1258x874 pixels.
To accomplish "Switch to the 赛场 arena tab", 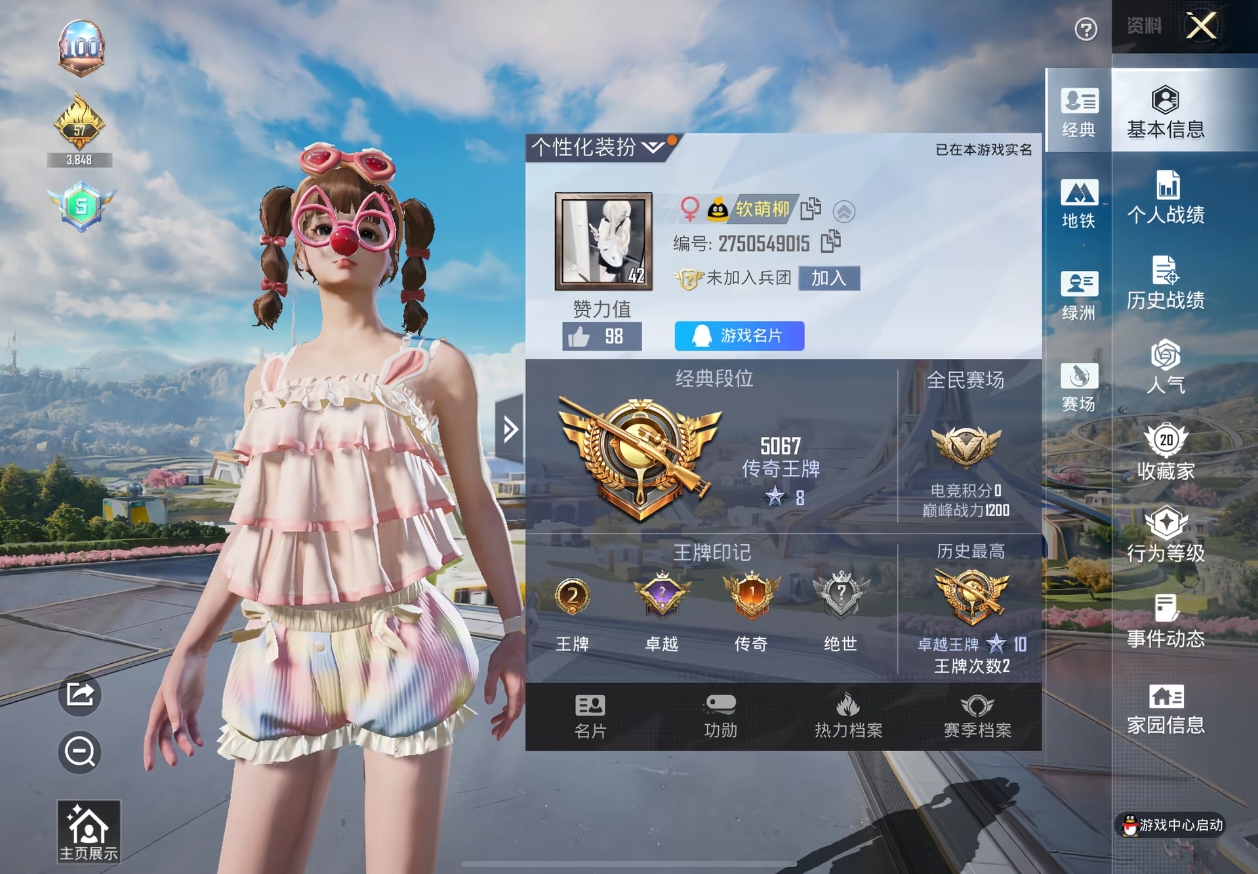I will pyautogui.click(x=1078, y=387).
